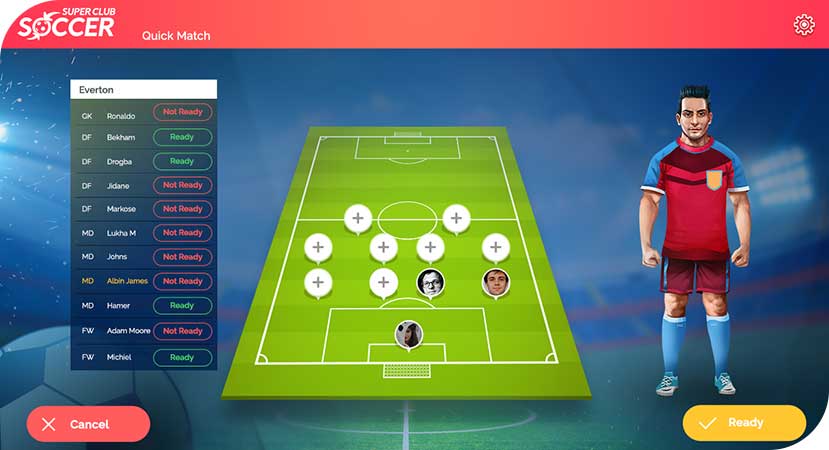The height and width of the screenshot is (450, 829).
Task: Toggle Hamer's Ready status
Action: (x=182, y=305)
